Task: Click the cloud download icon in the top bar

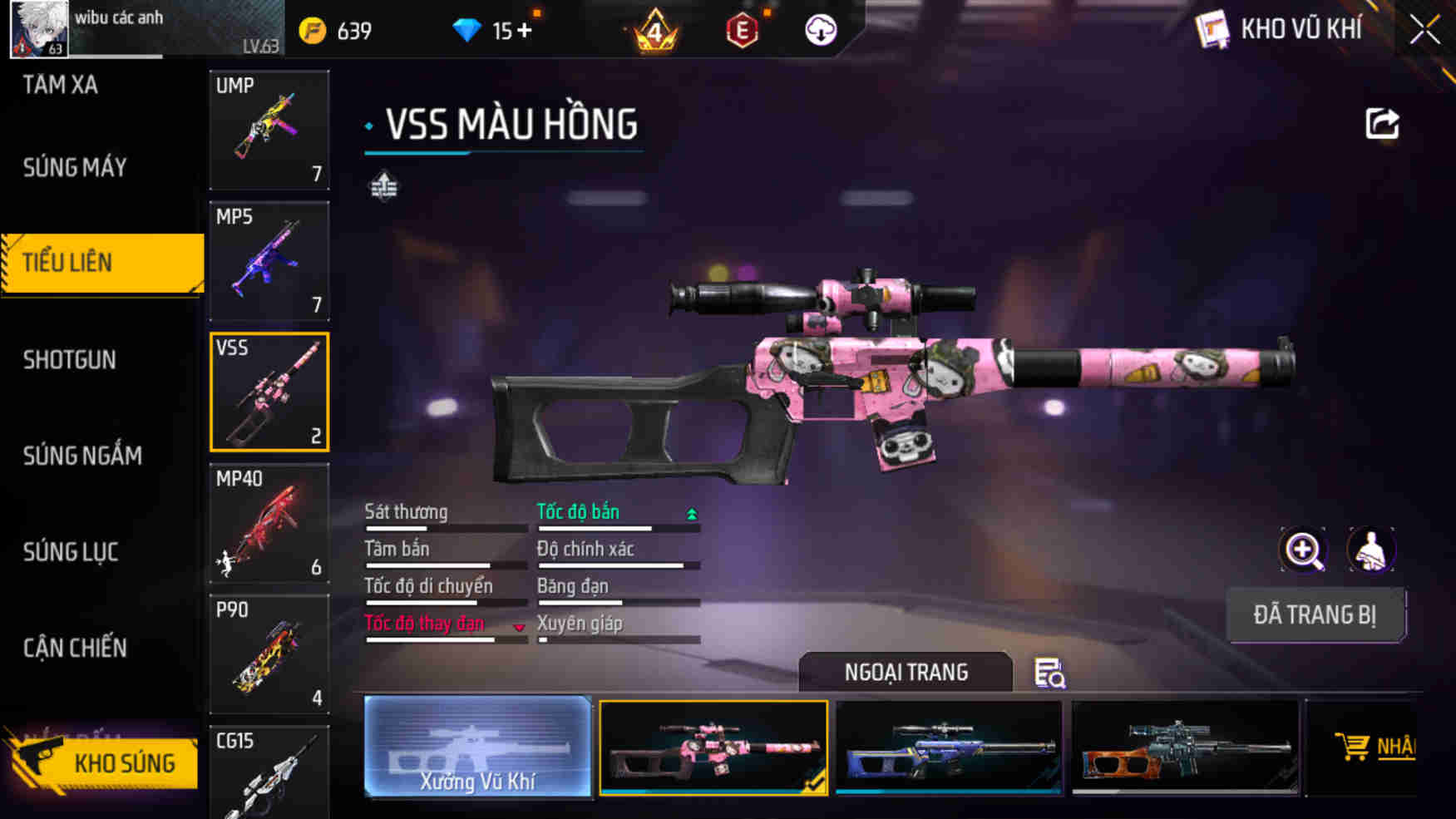Action: [821, 30]
